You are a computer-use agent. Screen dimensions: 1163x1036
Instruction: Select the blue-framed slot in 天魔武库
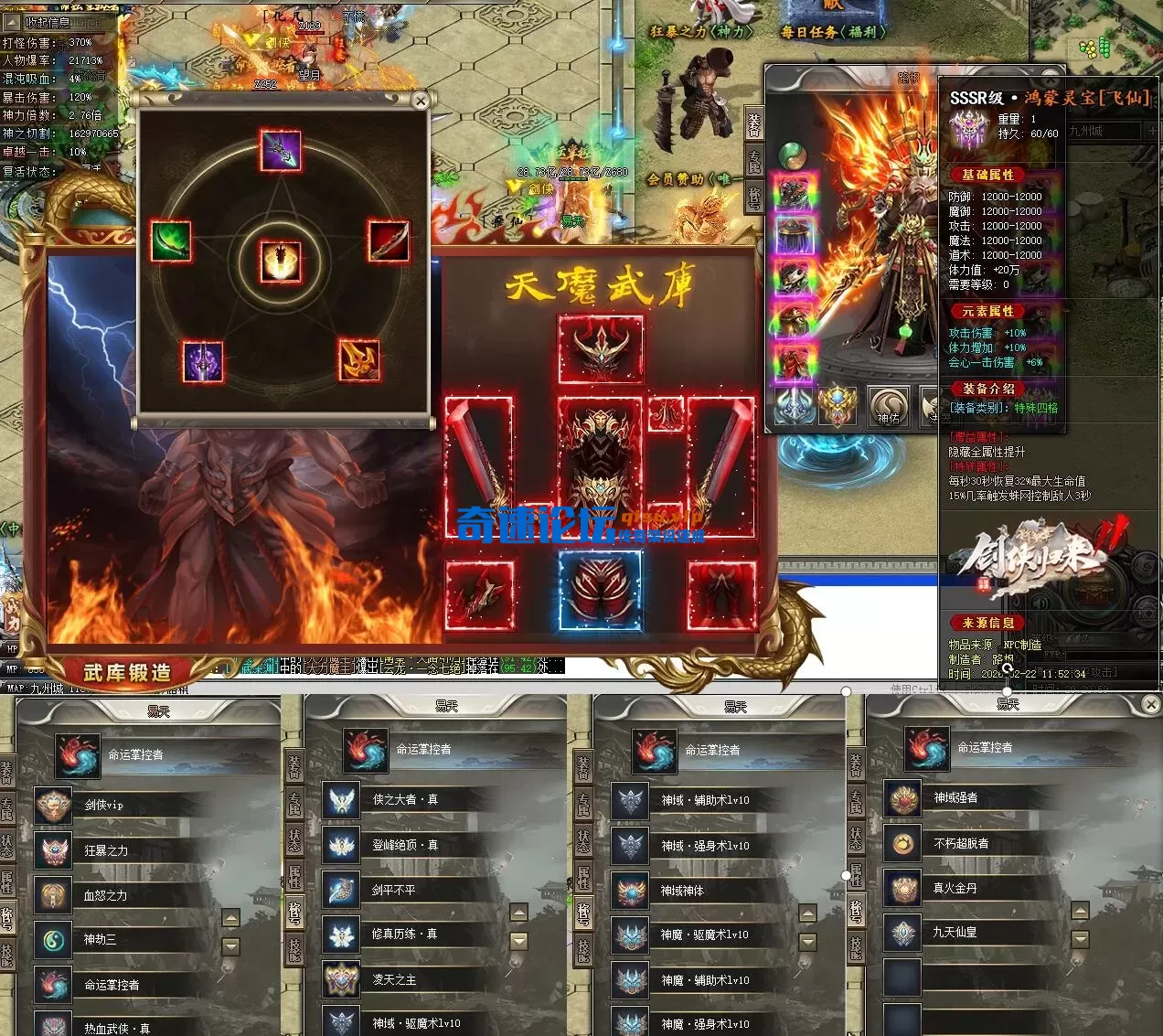tap(600, 591)
